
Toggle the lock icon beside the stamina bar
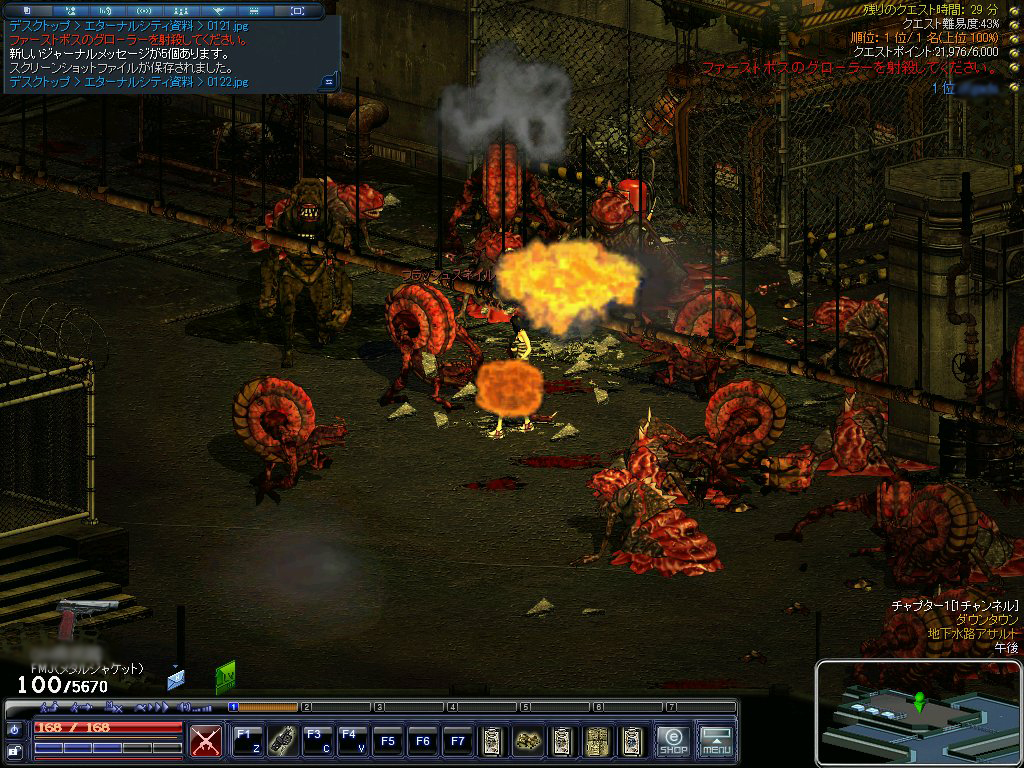15,750
